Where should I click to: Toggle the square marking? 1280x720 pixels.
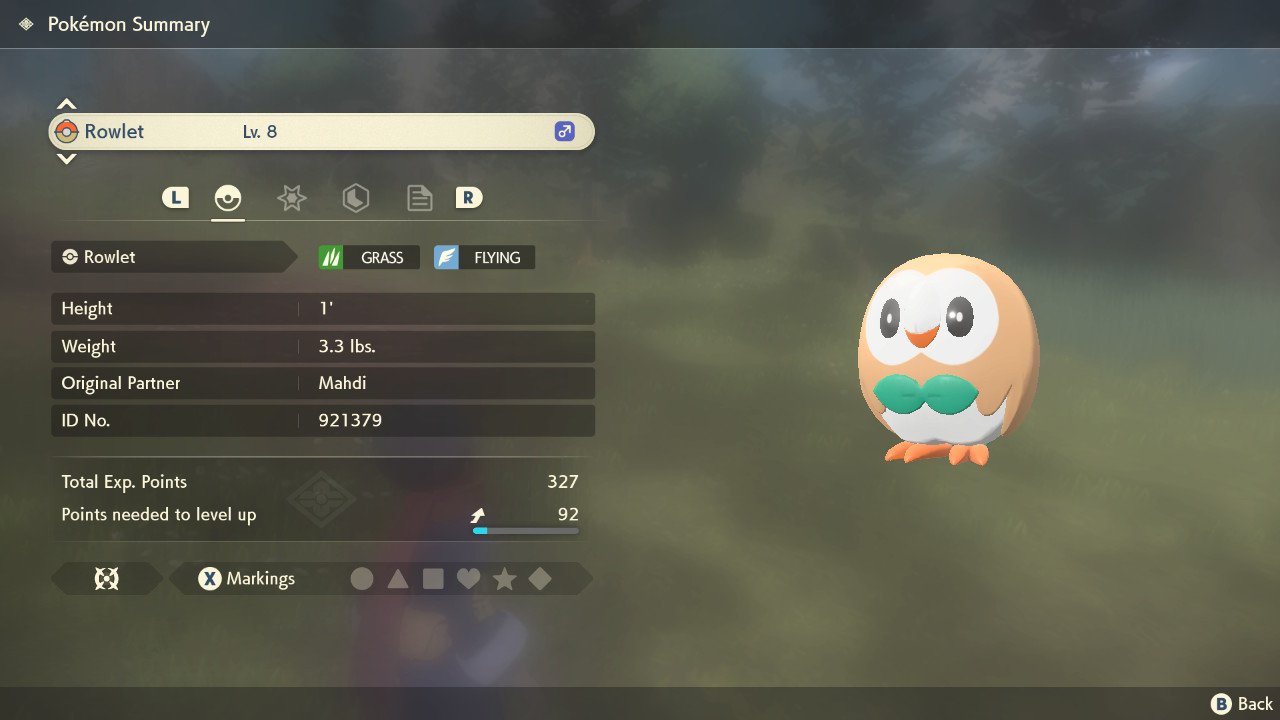[x=433, y=579]
